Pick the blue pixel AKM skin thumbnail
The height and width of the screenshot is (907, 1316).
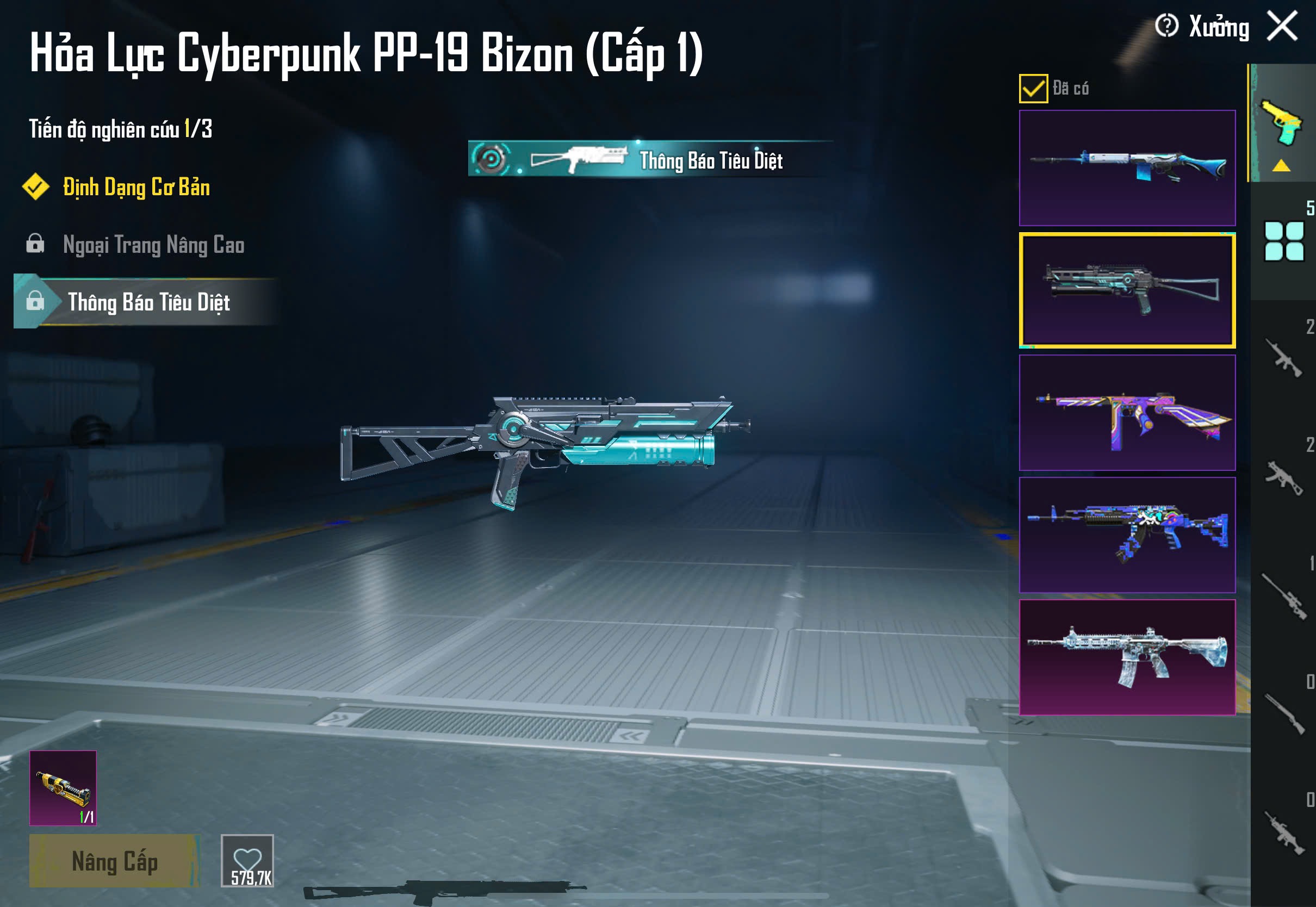pos(1127,535)
